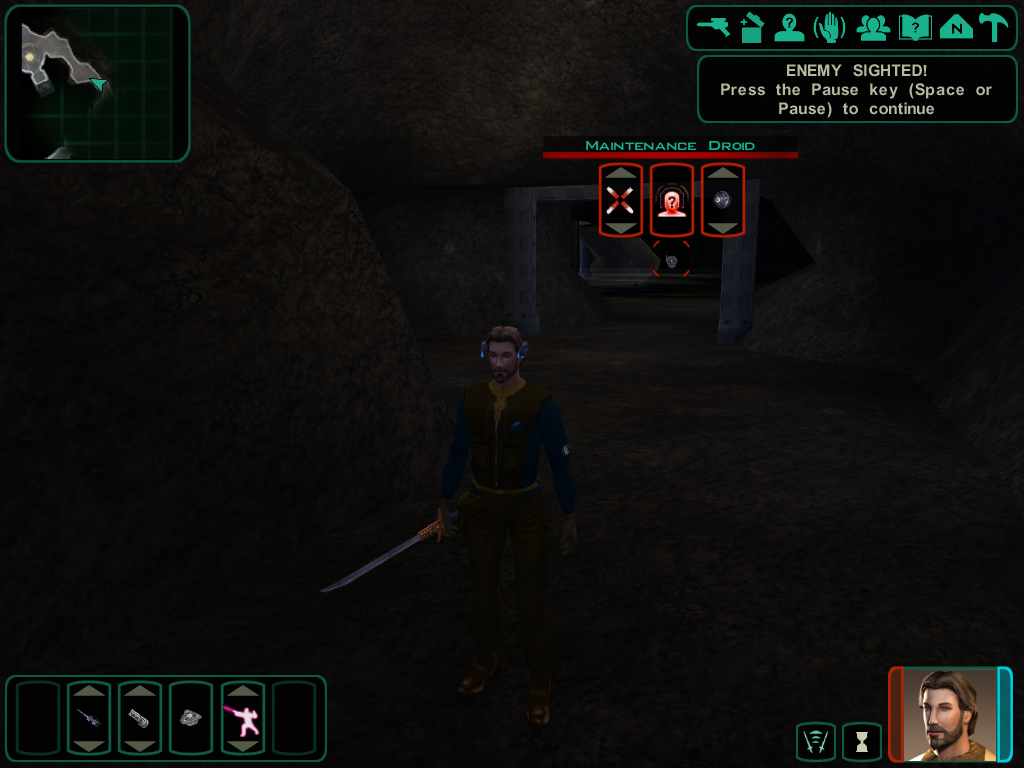Click the hourglass button beside the portrait
Screen dimensions: 1024x768
(x=861, y=742)
